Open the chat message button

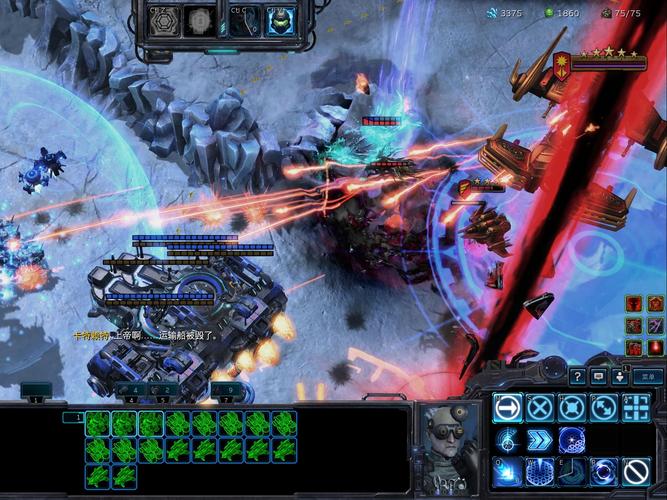(598, 376)
